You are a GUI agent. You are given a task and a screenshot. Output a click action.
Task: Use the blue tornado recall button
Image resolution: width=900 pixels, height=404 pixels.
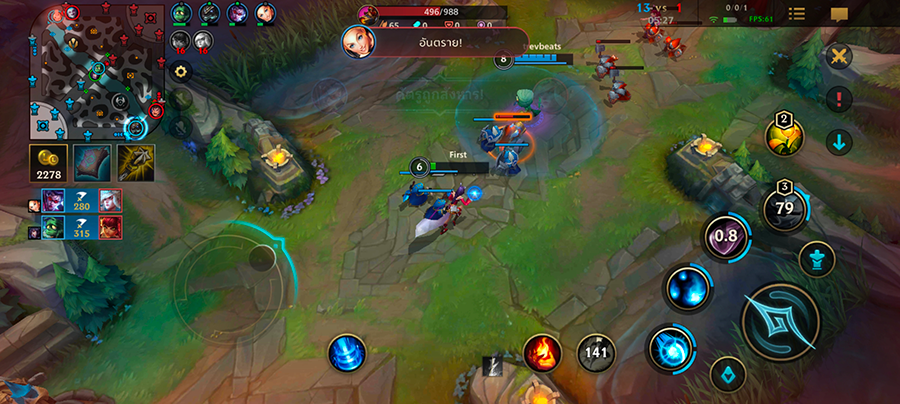(346, 353)
